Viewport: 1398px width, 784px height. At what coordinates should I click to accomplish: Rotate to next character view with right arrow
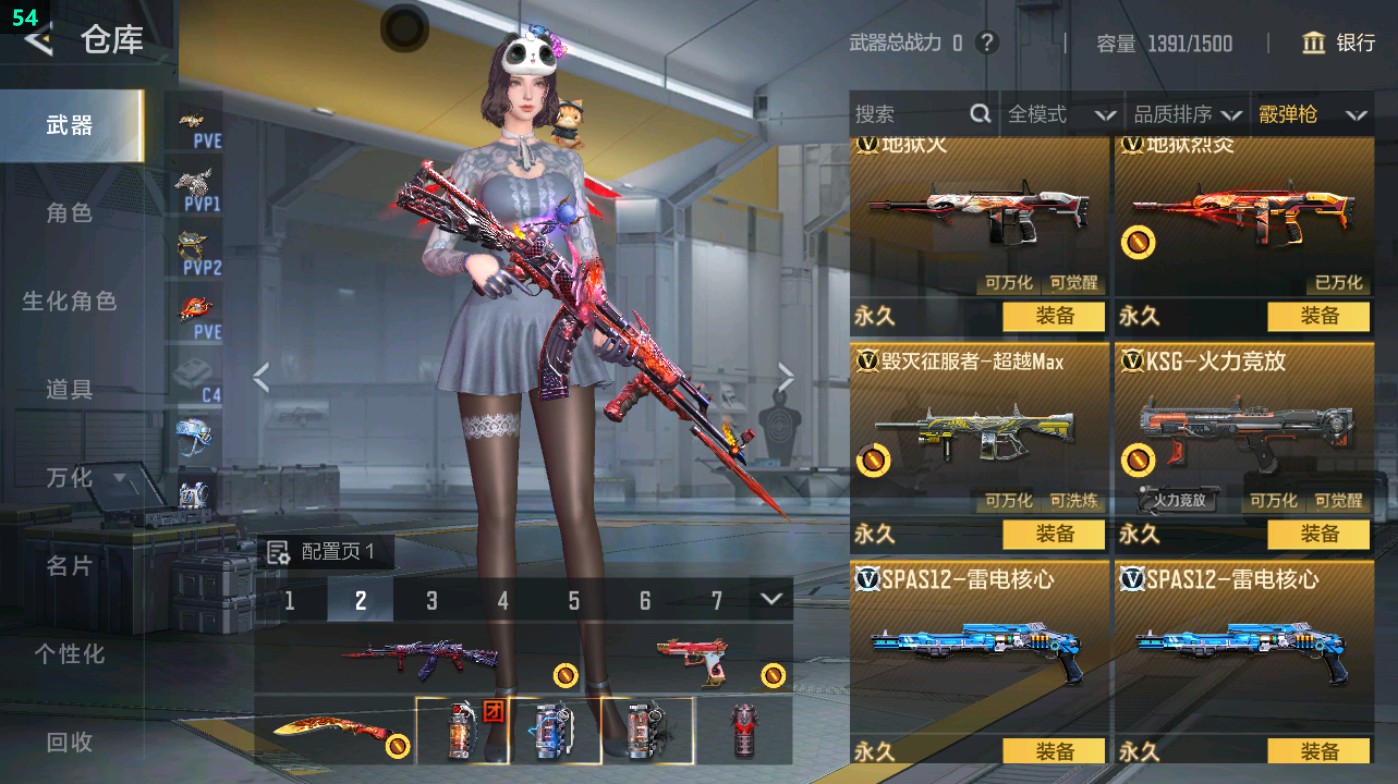coord(786,378)
